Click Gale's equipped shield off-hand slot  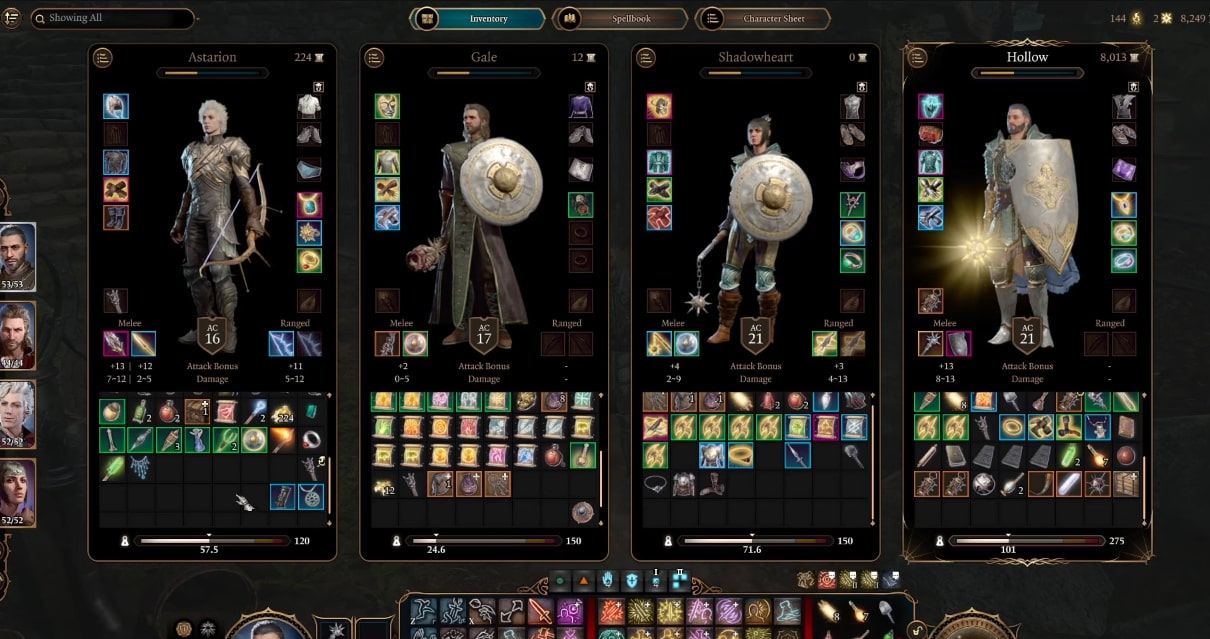pos(415,344)
